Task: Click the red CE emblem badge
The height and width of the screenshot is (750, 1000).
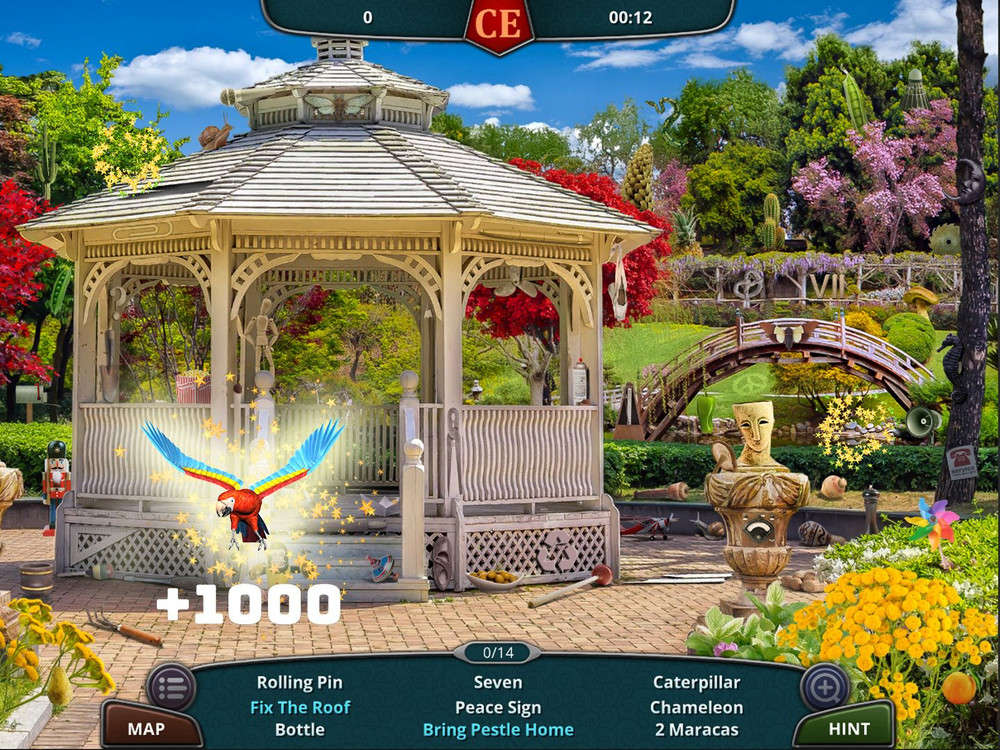Action: (499, 22)
